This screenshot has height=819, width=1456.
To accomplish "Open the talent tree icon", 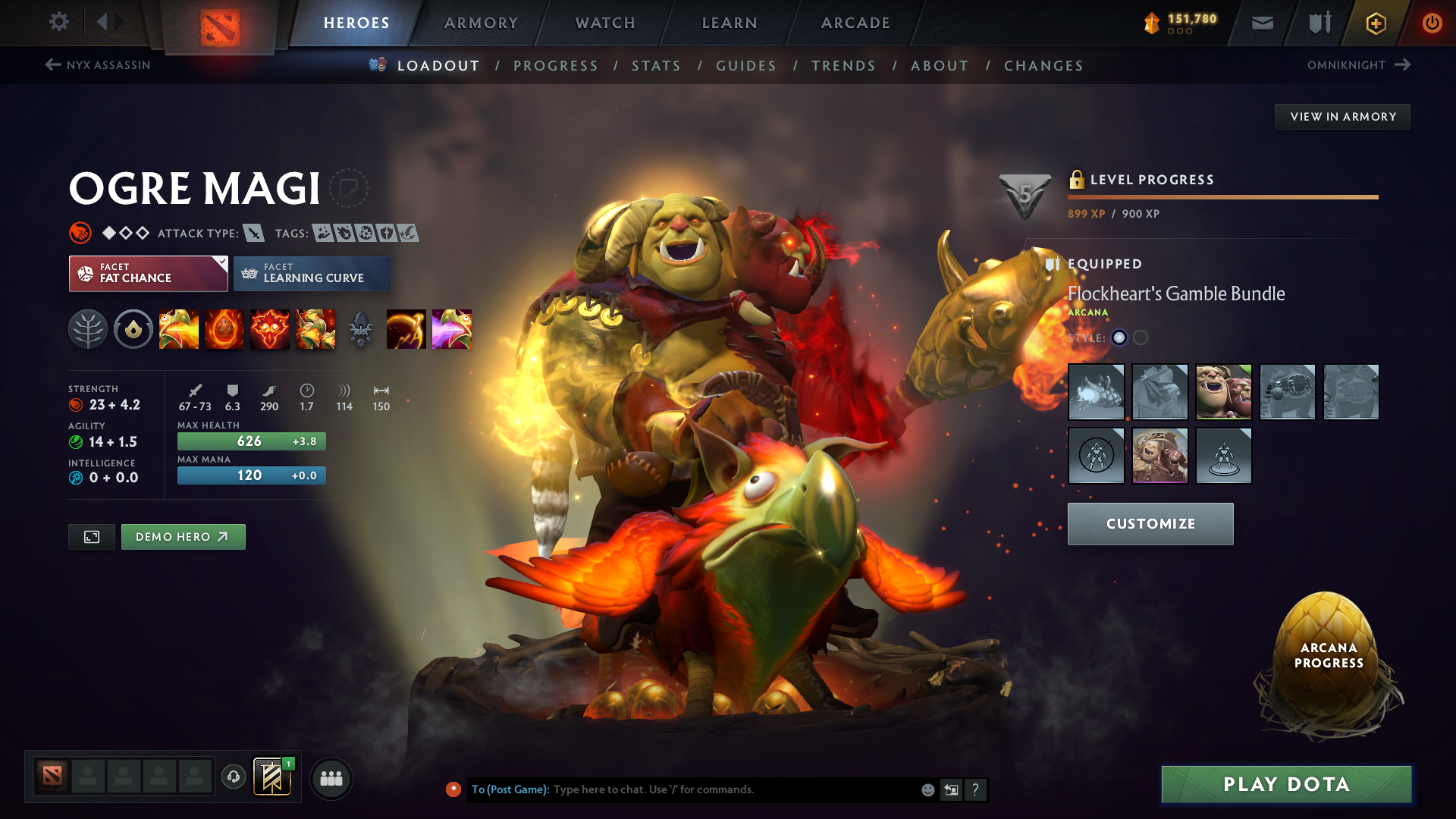I will point(88,328).
